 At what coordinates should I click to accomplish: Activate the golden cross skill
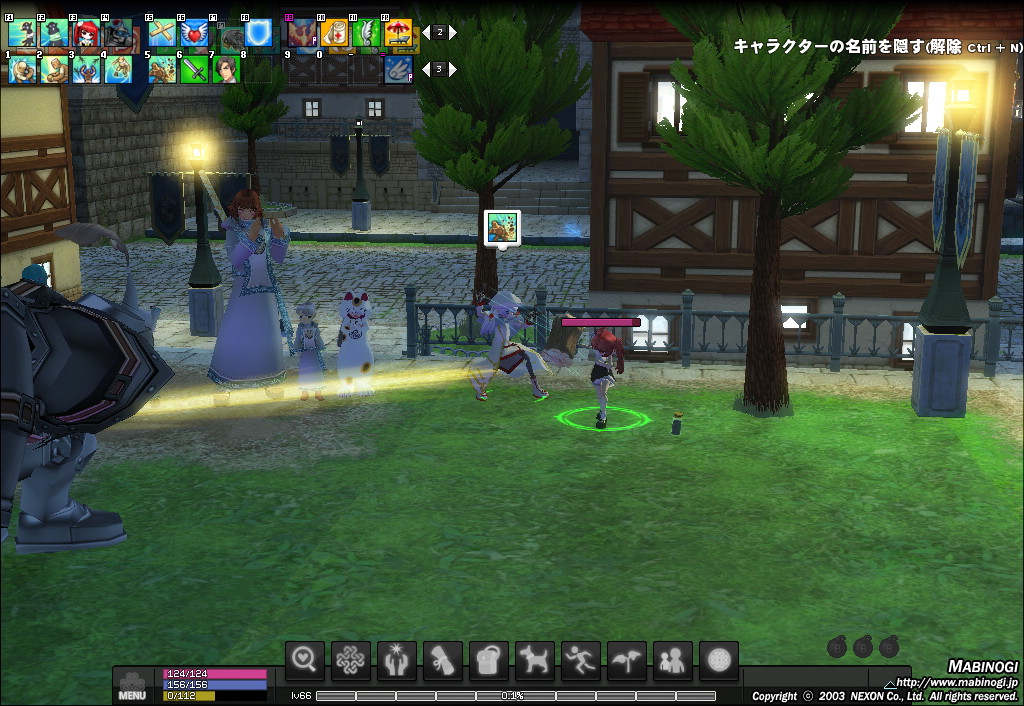[163, 34]
